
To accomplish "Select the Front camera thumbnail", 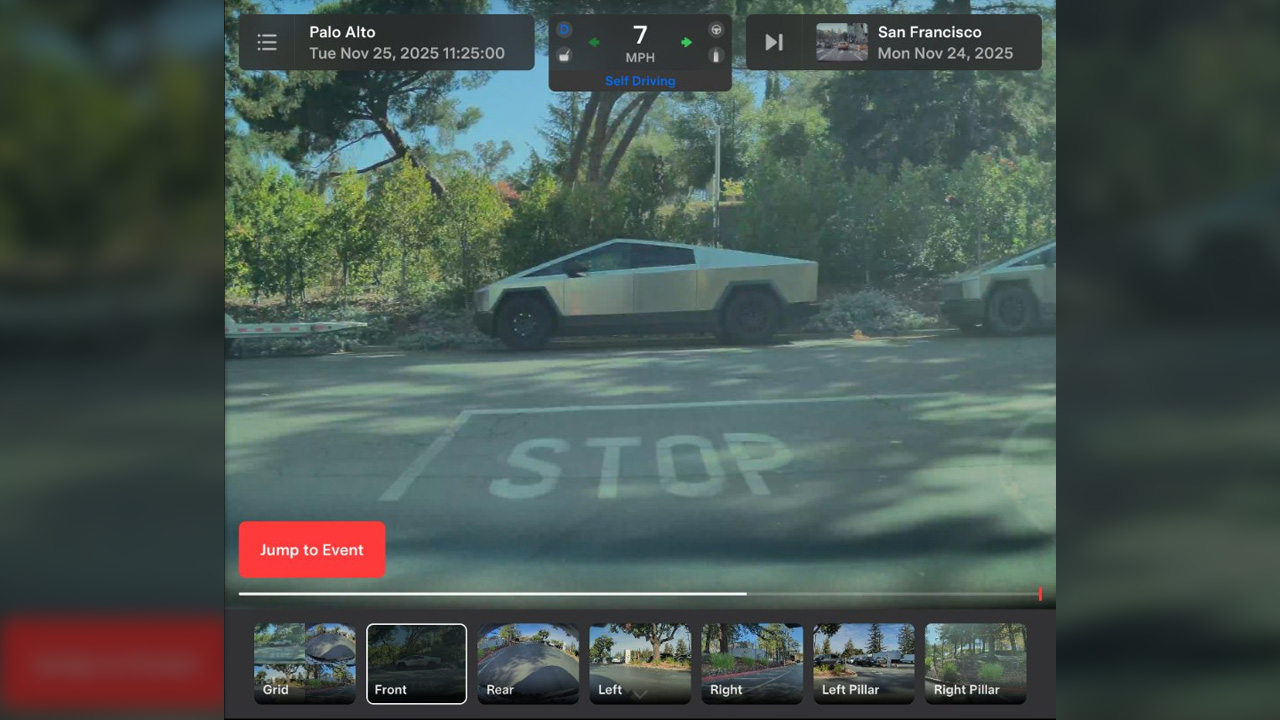I will 416,663.
